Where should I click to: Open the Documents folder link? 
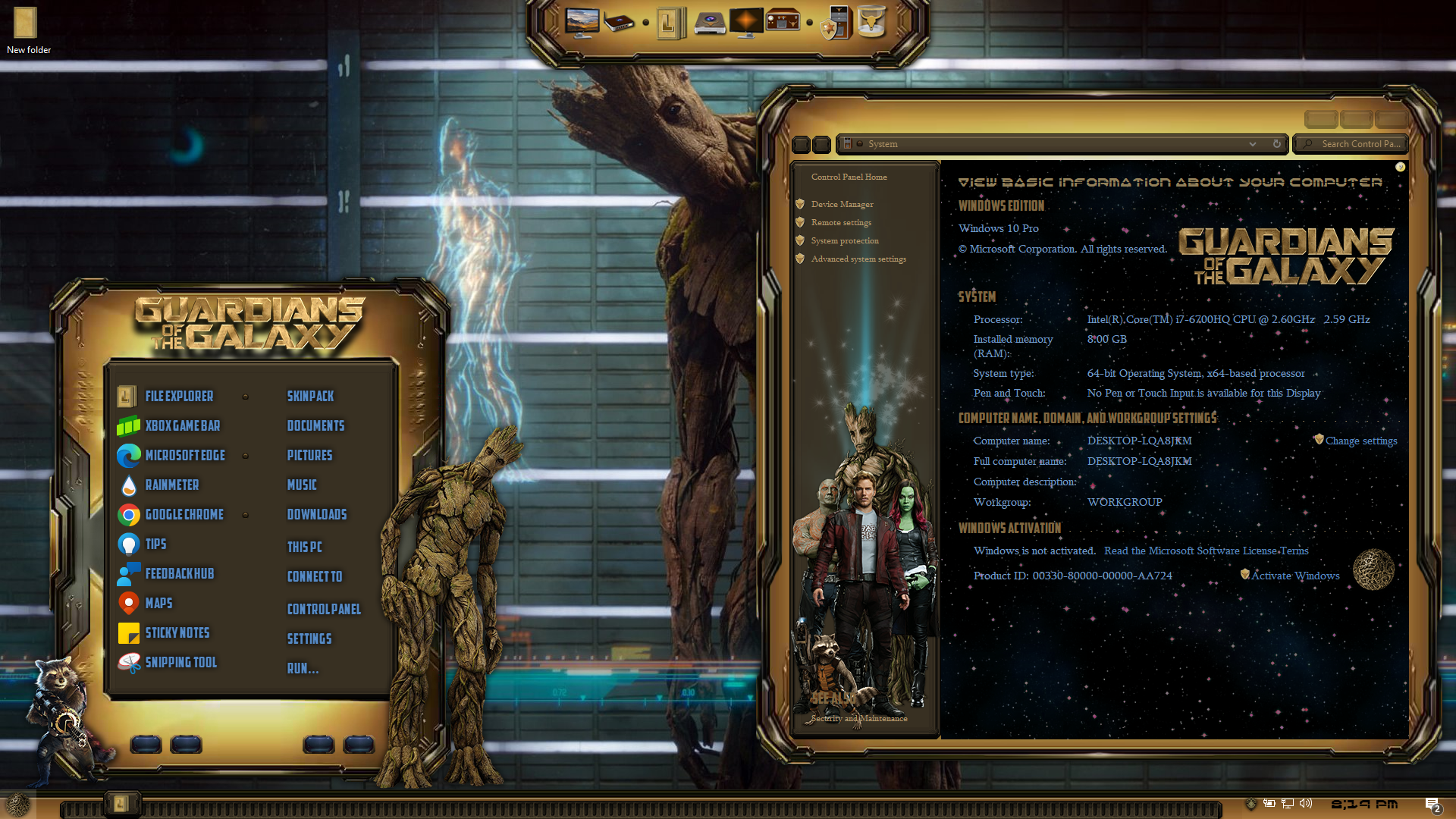[315, 425]
